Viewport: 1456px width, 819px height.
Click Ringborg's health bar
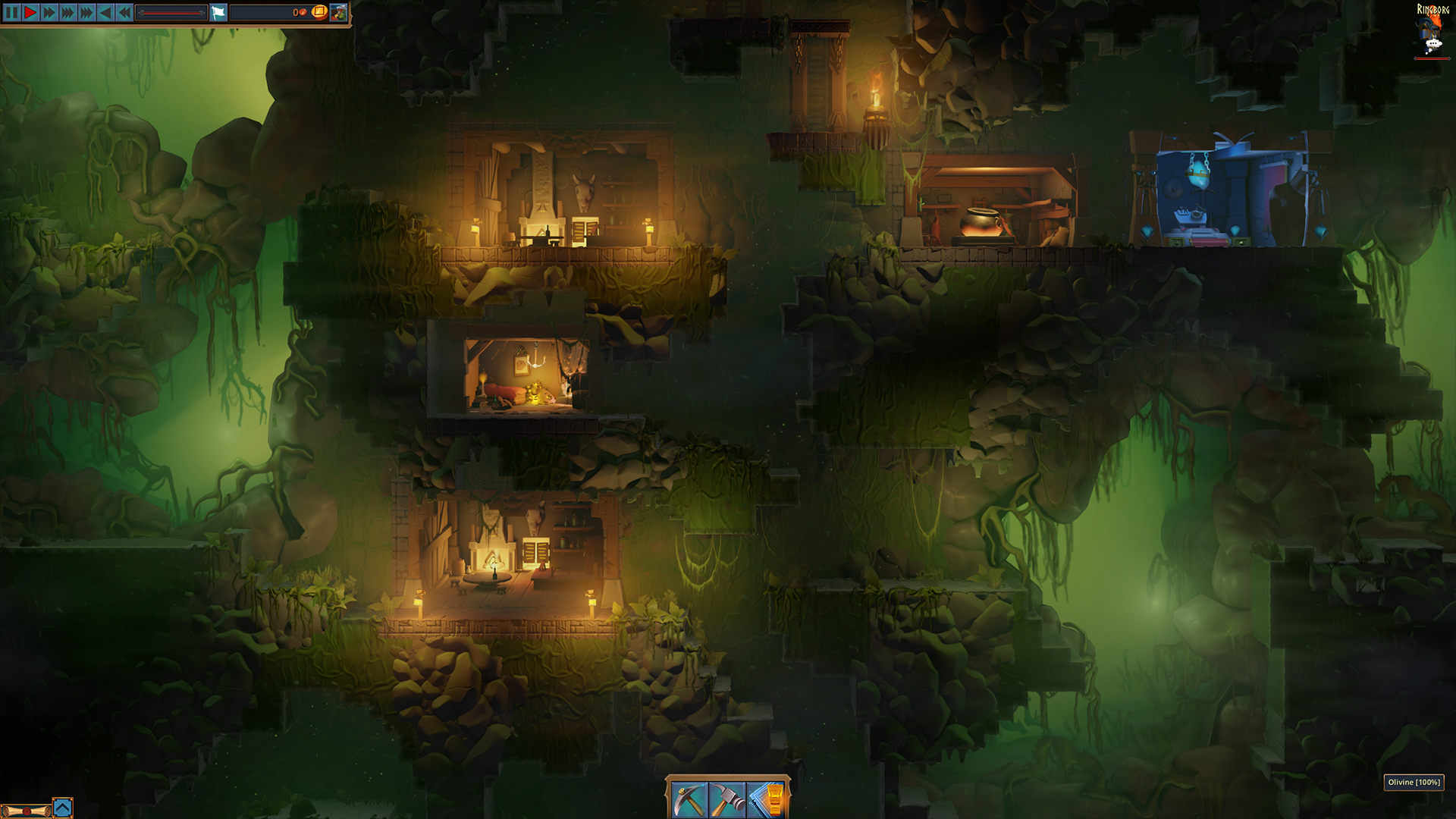coord(1432,58)
